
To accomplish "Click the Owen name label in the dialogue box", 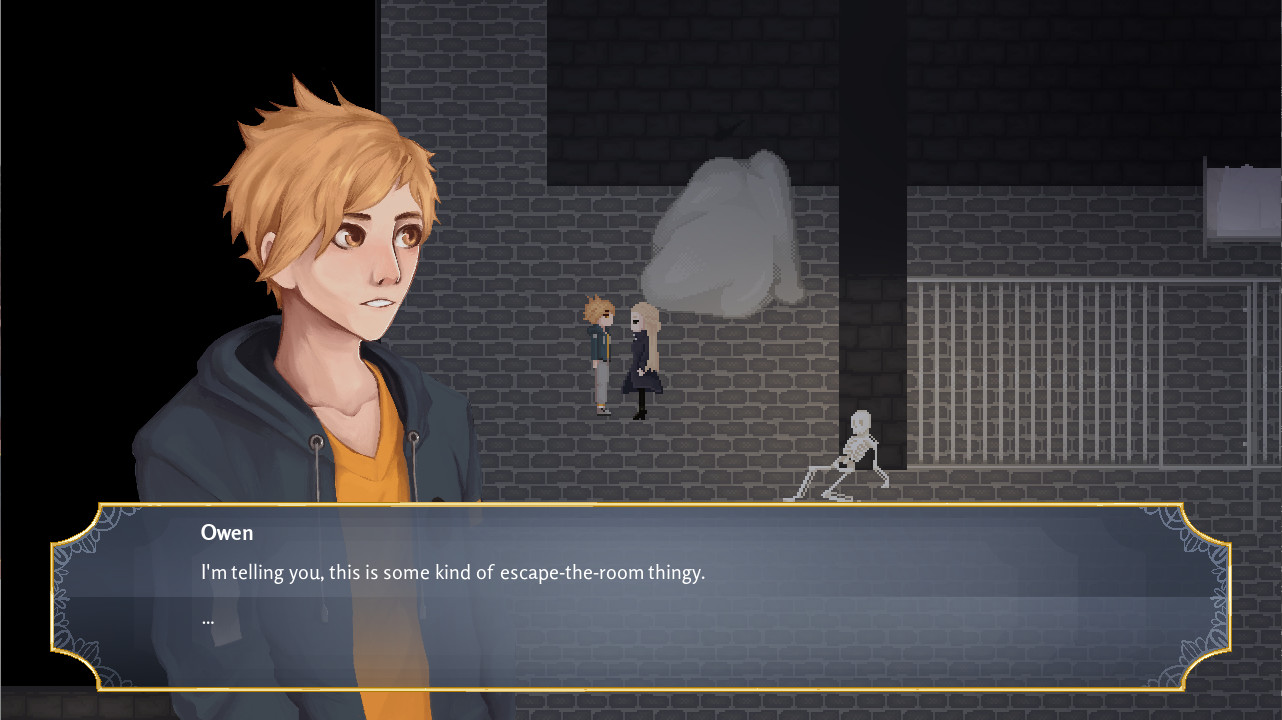I will [x=225, y=533].
